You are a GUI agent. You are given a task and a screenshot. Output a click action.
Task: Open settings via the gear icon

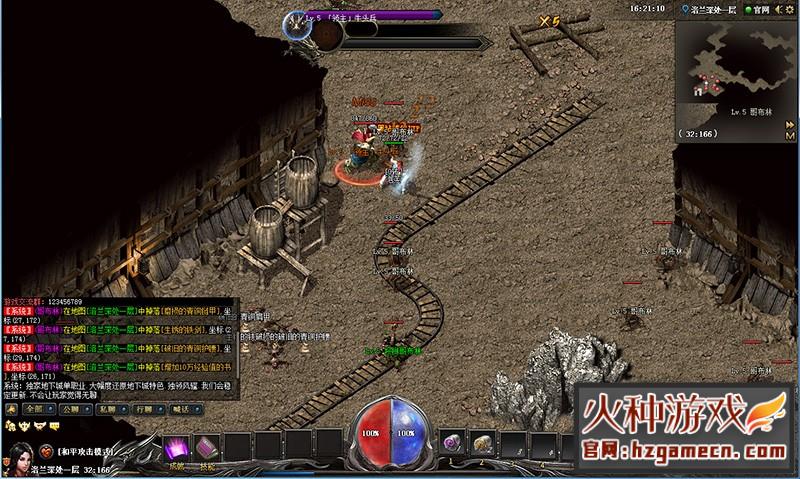pyautogui.click(x=792, y=8)
